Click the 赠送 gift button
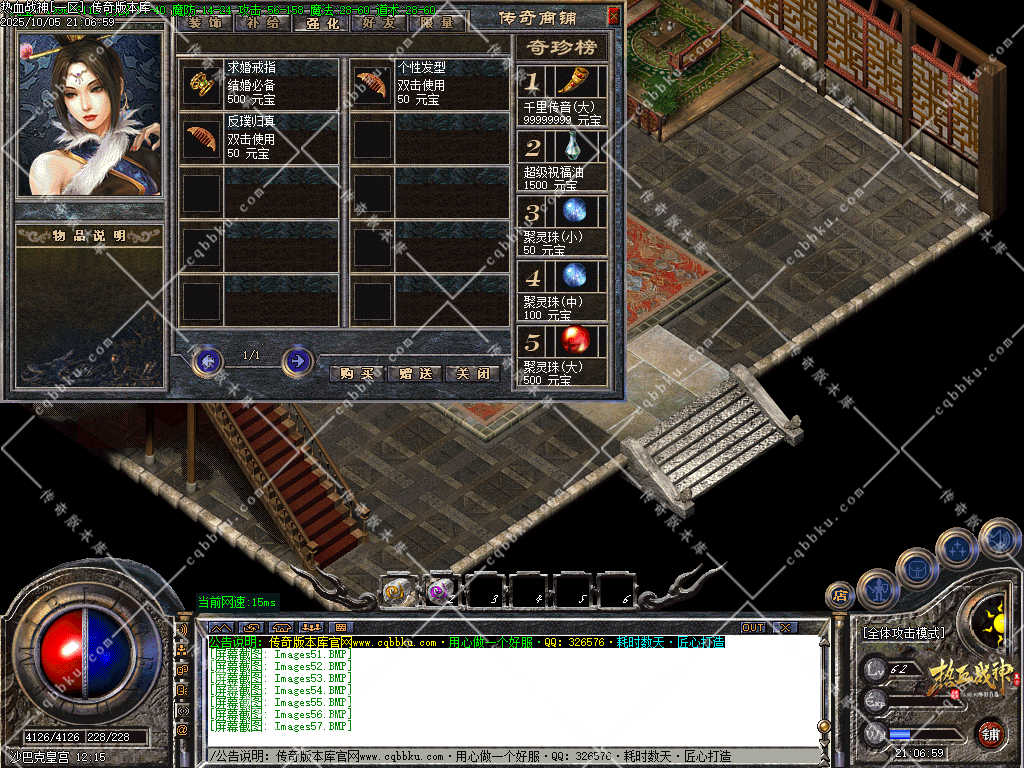The image size is (1024, 768). (x=414, y=374)
